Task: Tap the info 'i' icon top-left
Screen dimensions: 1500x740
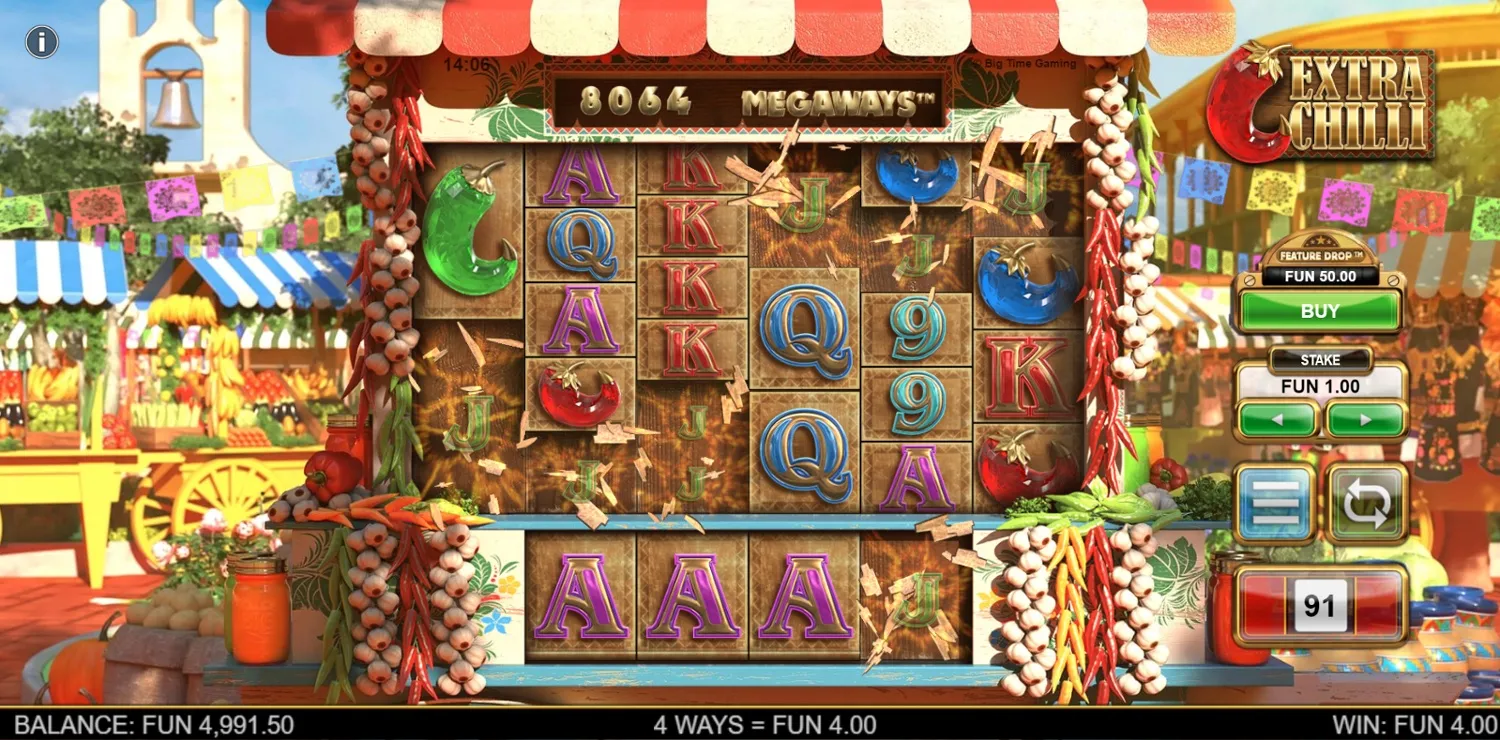Action: click(x=41, y=42)
